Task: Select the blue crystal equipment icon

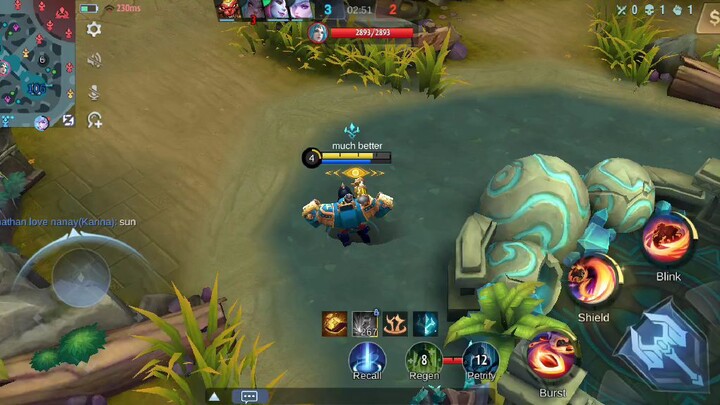Action: 425,324
